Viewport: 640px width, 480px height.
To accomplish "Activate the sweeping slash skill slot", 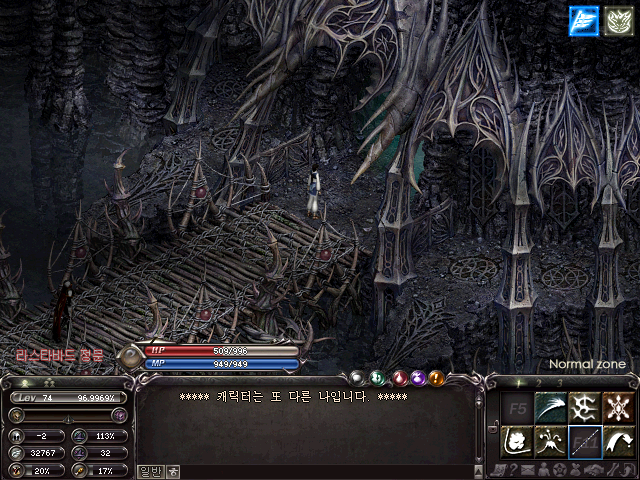I will point(549,407).
